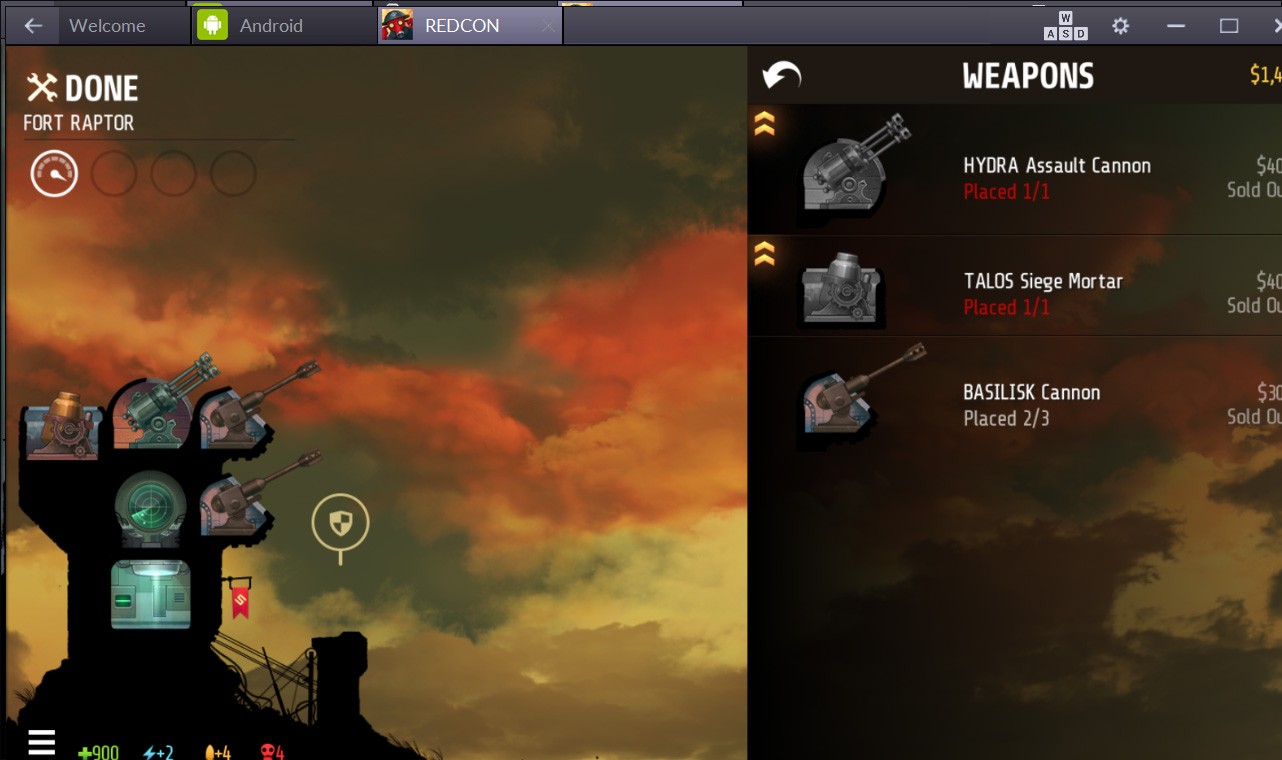Click the upgrade chevrons on TALOS Siege Mortar
Image resolution: width=1282 pixels, height=760 pixels.
tap(762, 253)
